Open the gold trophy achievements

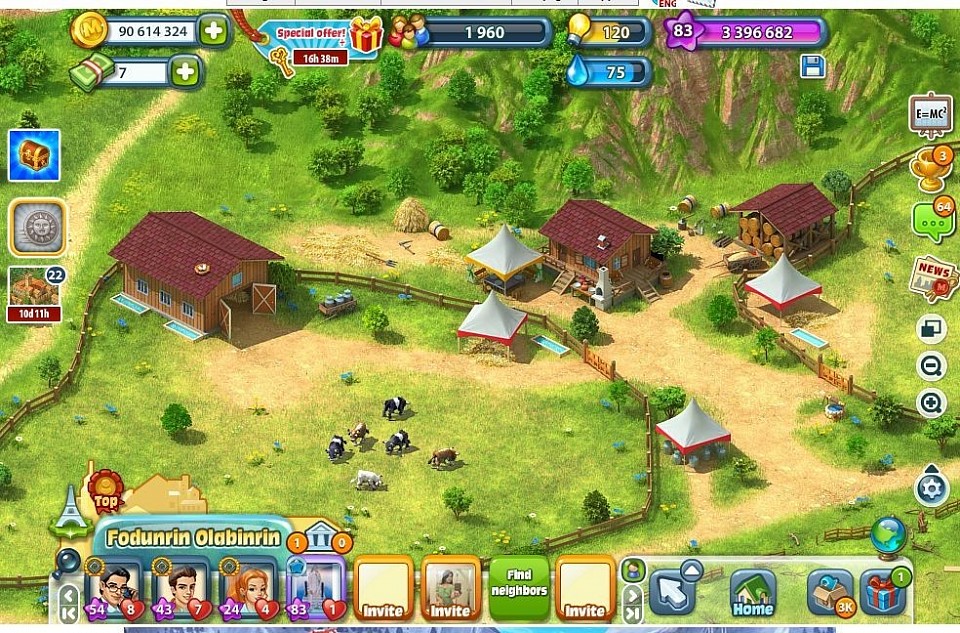[x=930, y=172]
